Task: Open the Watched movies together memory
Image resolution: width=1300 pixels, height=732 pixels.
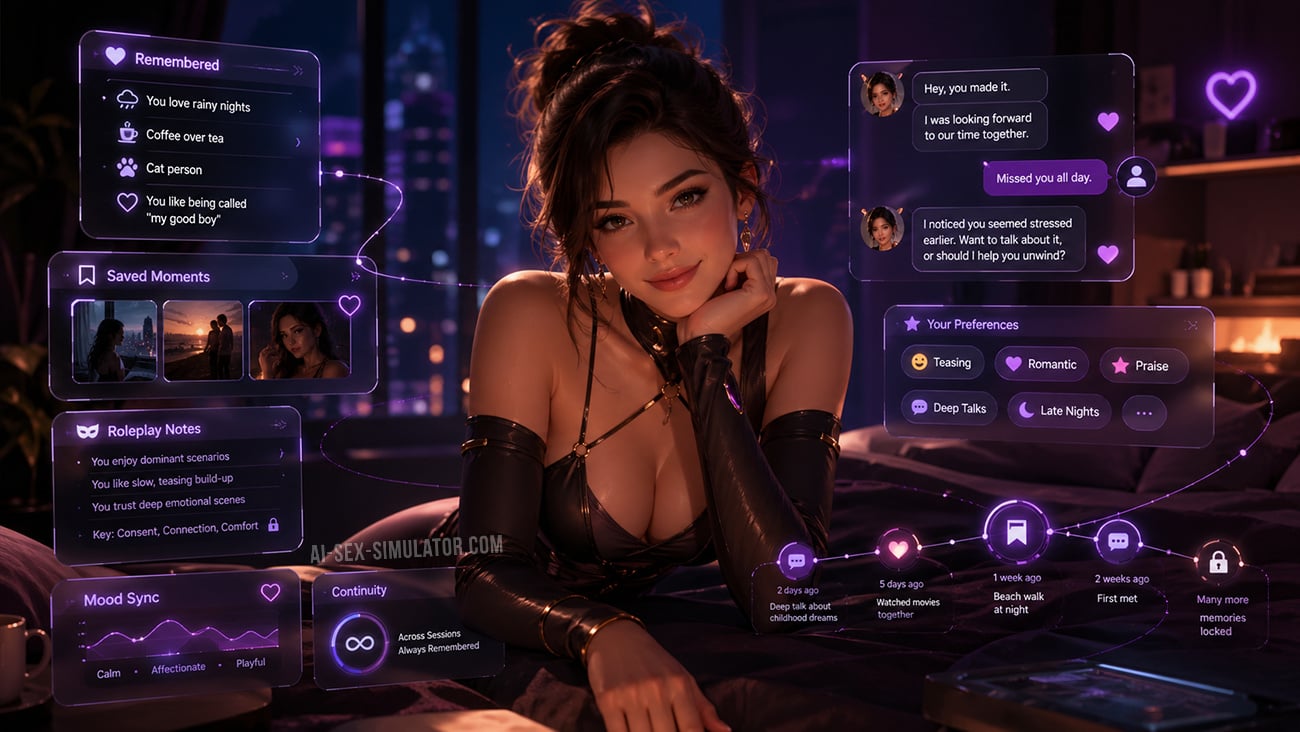Action: 898,549
